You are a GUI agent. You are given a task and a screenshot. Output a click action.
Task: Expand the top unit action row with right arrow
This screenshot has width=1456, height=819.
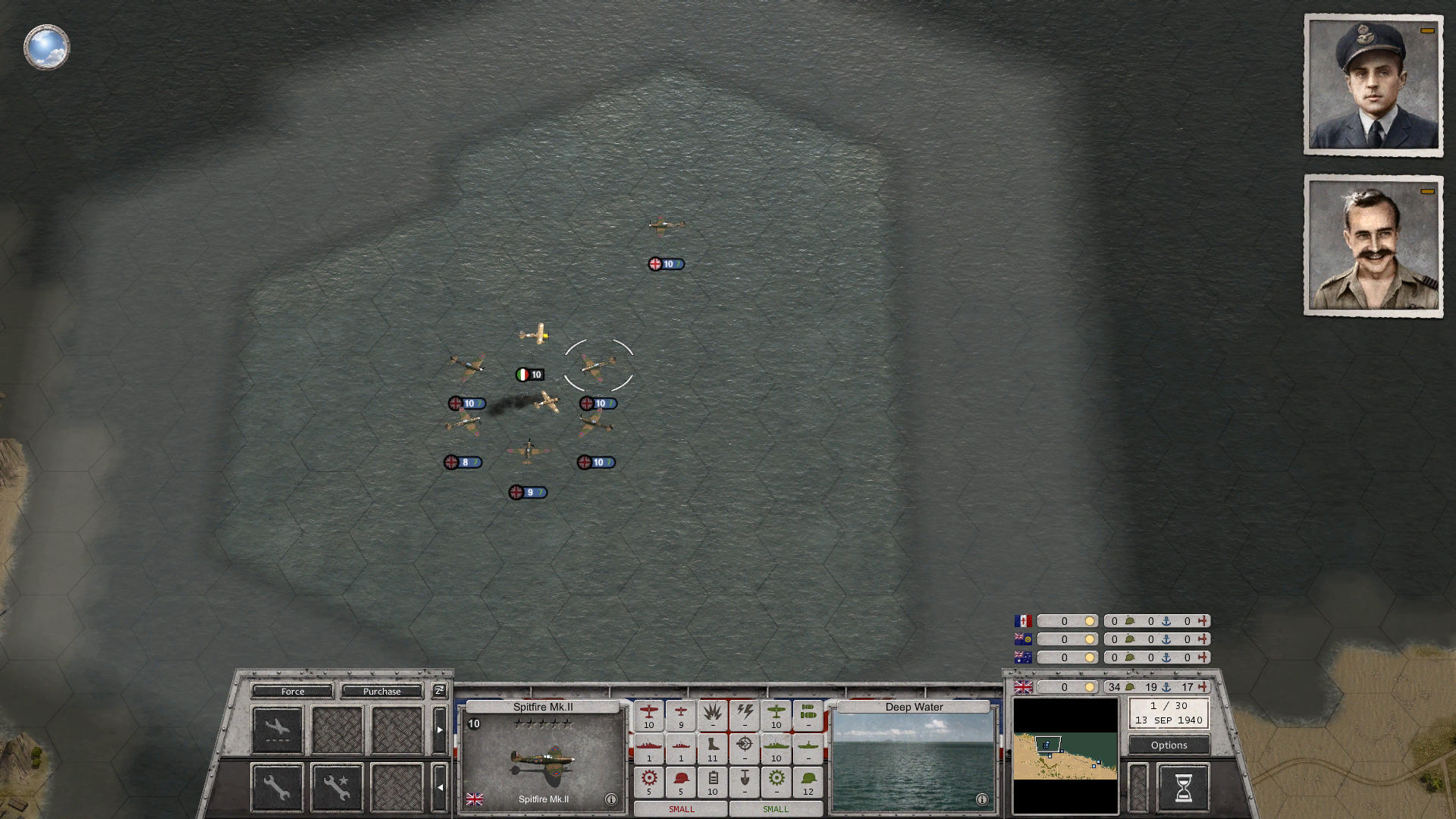[440, 729]
